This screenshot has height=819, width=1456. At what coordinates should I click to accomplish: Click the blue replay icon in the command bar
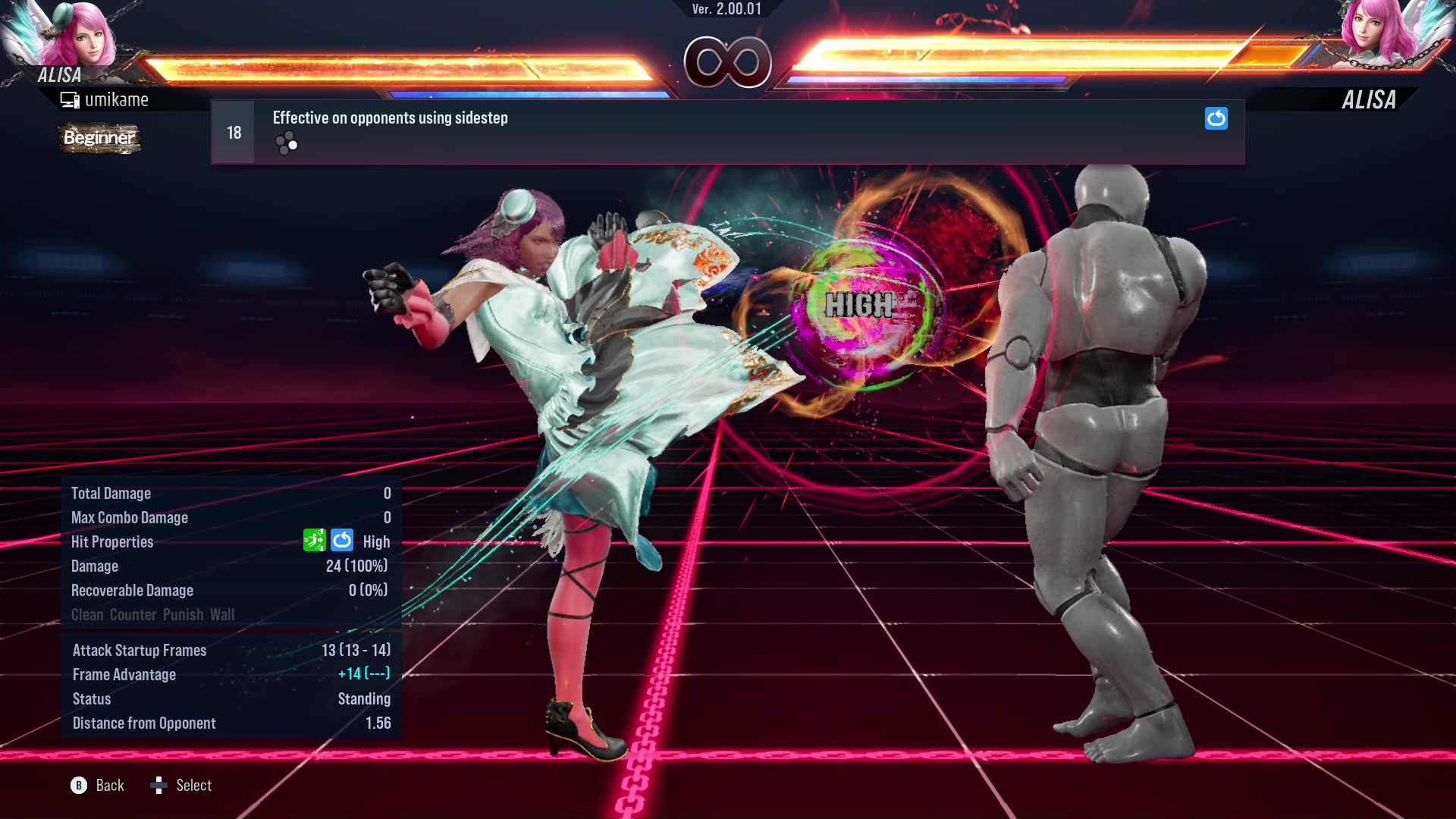click(1216, 119)
